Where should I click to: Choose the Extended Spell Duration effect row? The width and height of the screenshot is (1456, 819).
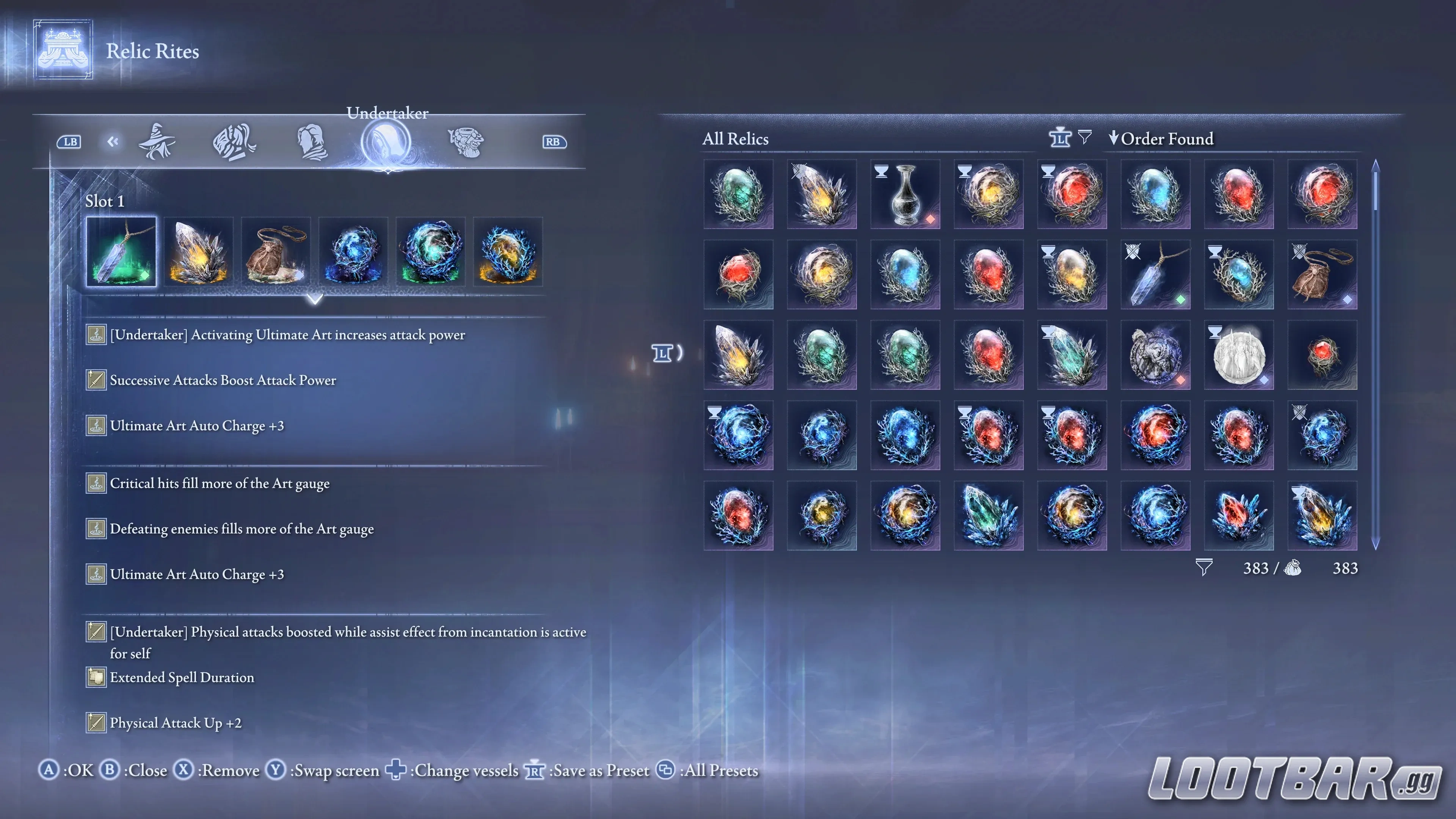coord(182,678)
